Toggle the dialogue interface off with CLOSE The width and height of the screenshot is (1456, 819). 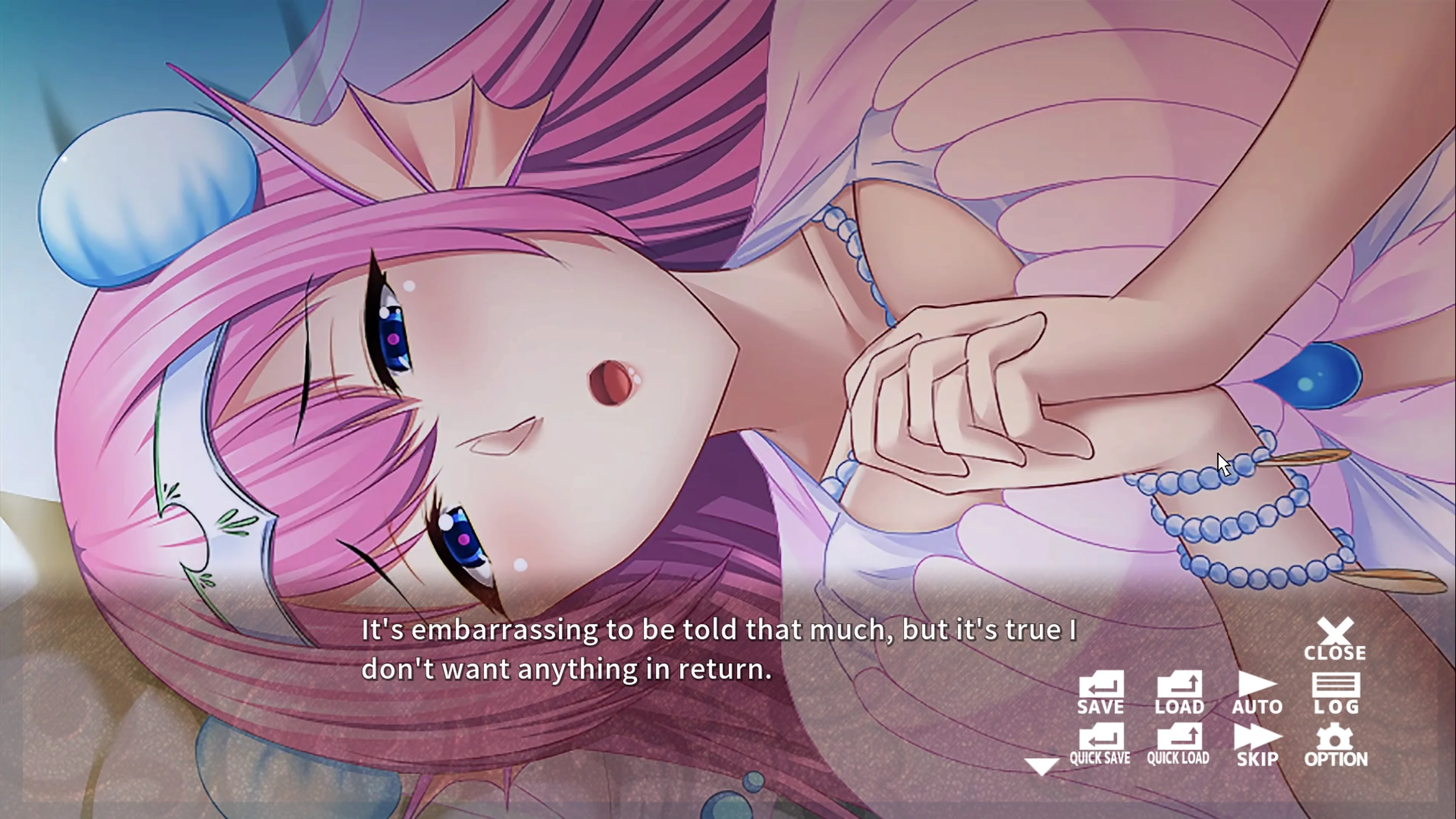click(x=1337, y=631)
